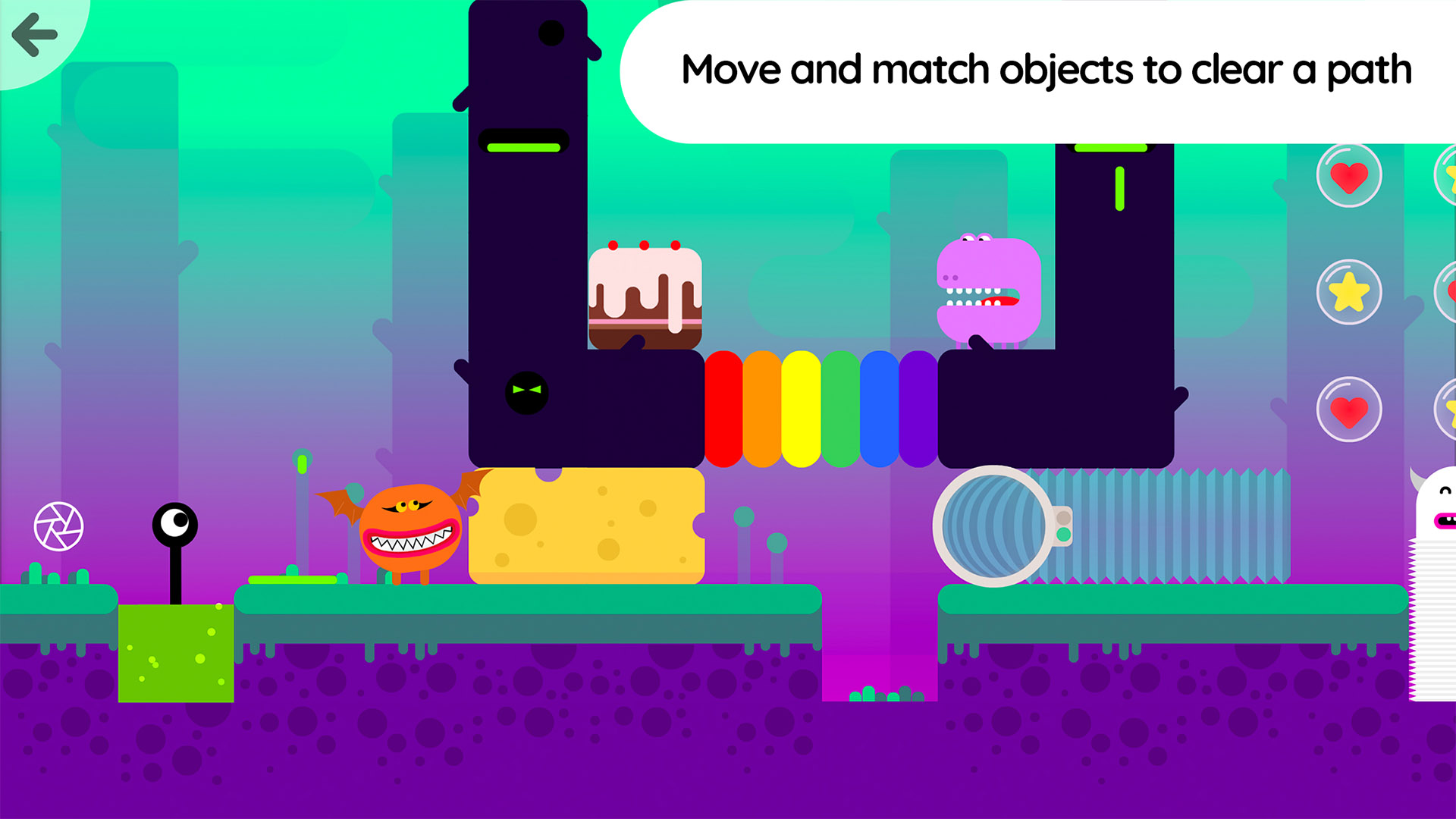Viewport: 1456px width, 819px height.
Task: Select the heart bubble at the top right
Action: (x=1351, y=175)
